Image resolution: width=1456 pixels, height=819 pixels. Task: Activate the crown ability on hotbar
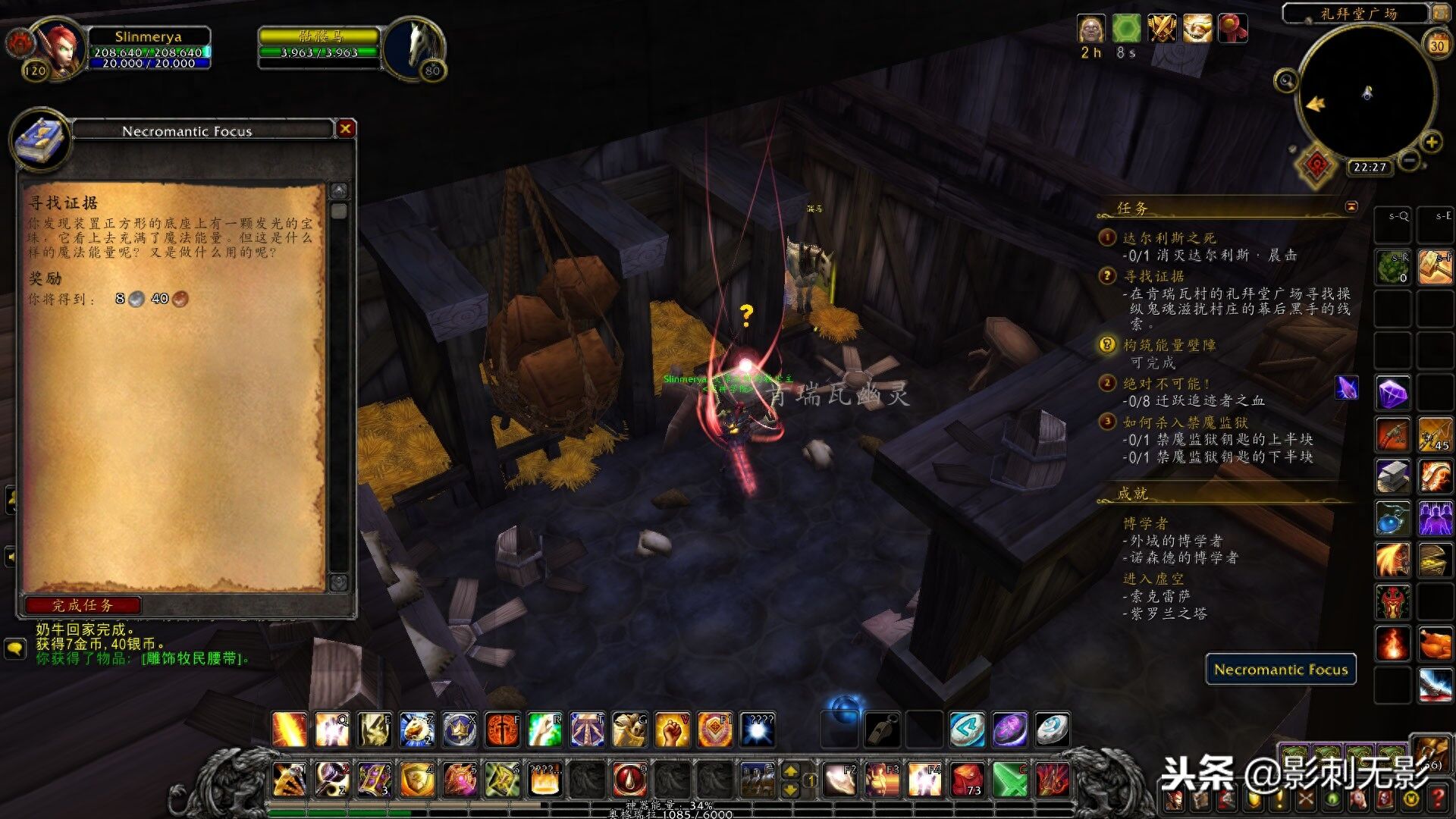460,730
